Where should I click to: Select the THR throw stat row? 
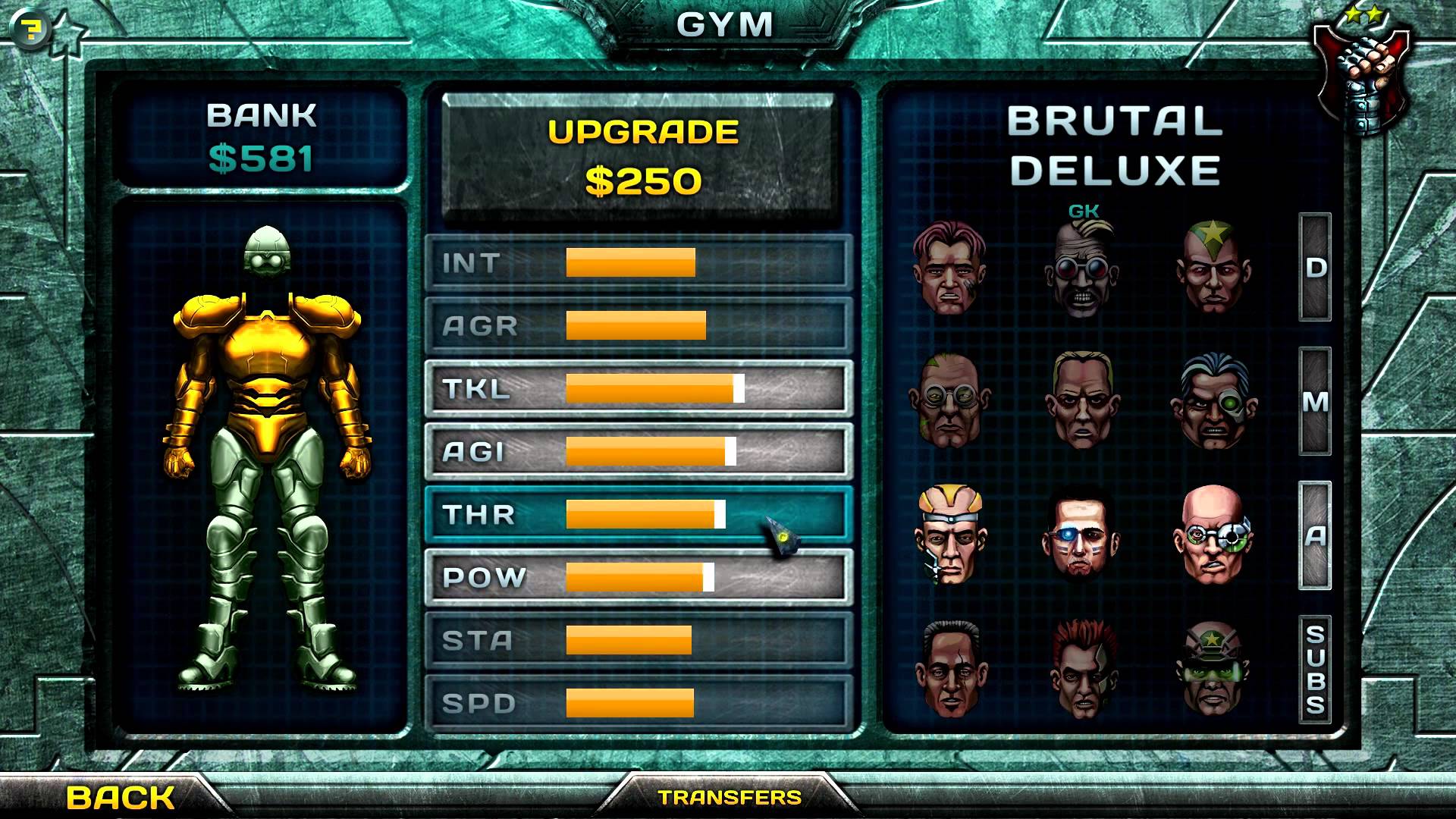click(639, 515)
